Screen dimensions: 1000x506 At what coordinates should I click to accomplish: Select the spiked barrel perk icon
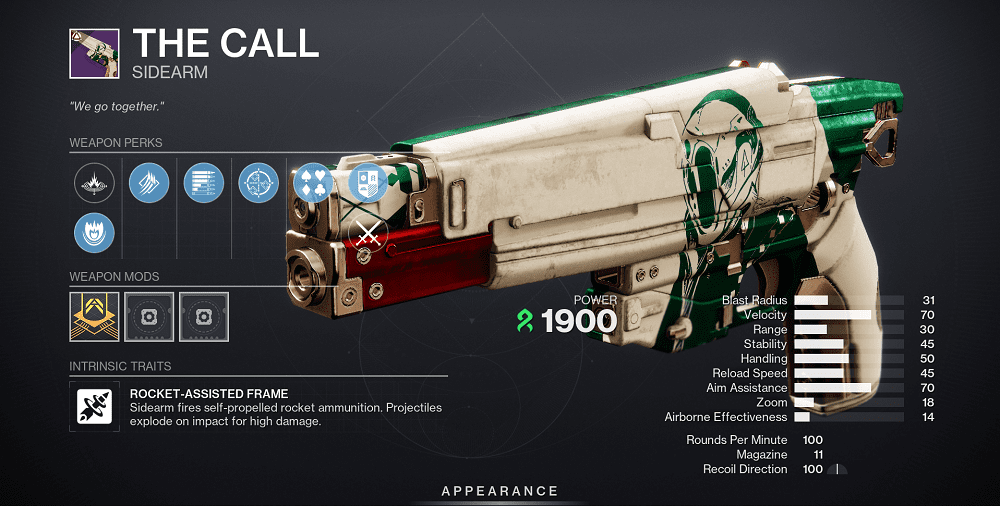point(95,183)
